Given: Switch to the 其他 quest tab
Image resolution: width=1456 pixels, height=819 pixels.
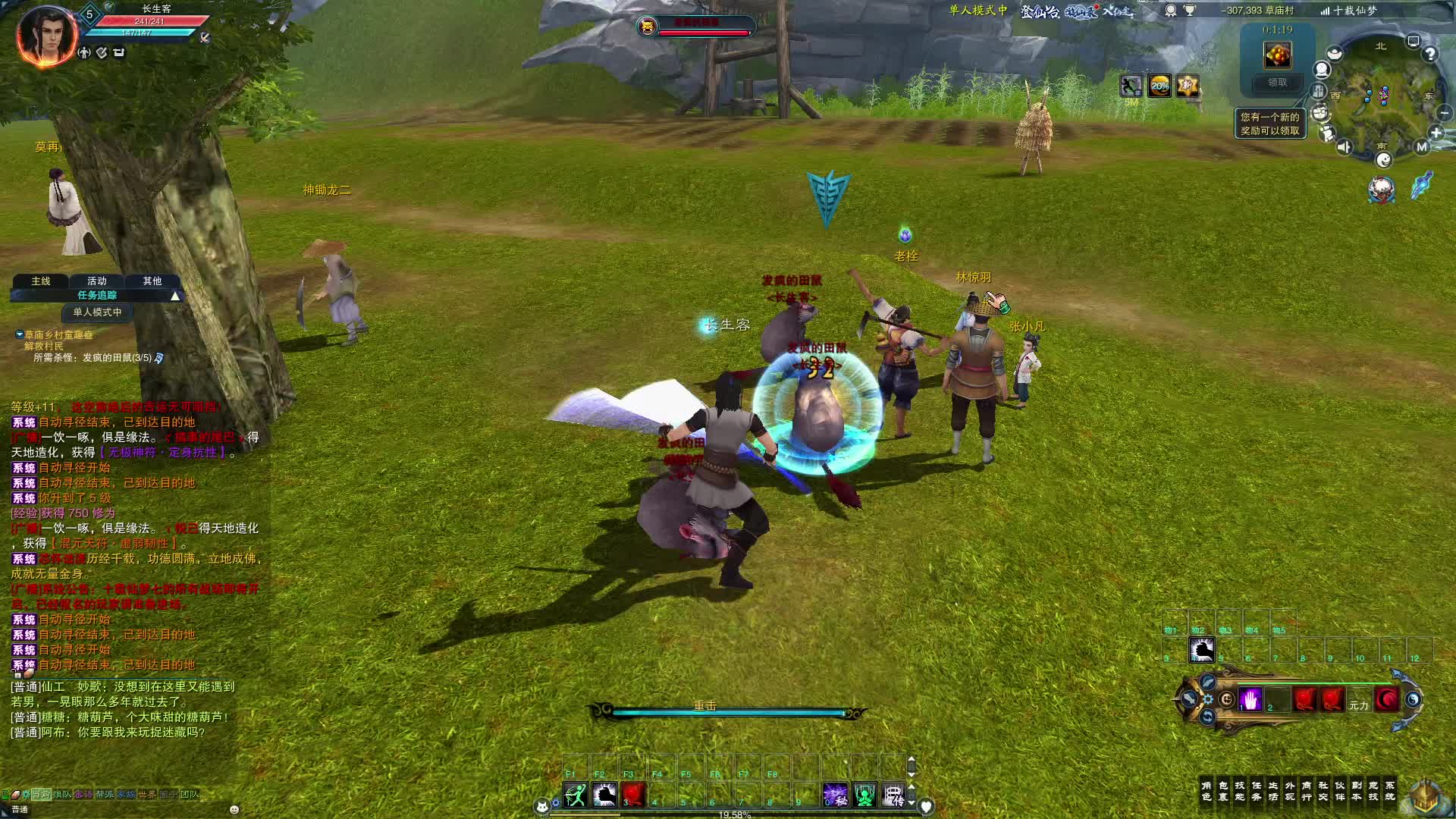Looking at the screenshot, I should click(152, 281).
